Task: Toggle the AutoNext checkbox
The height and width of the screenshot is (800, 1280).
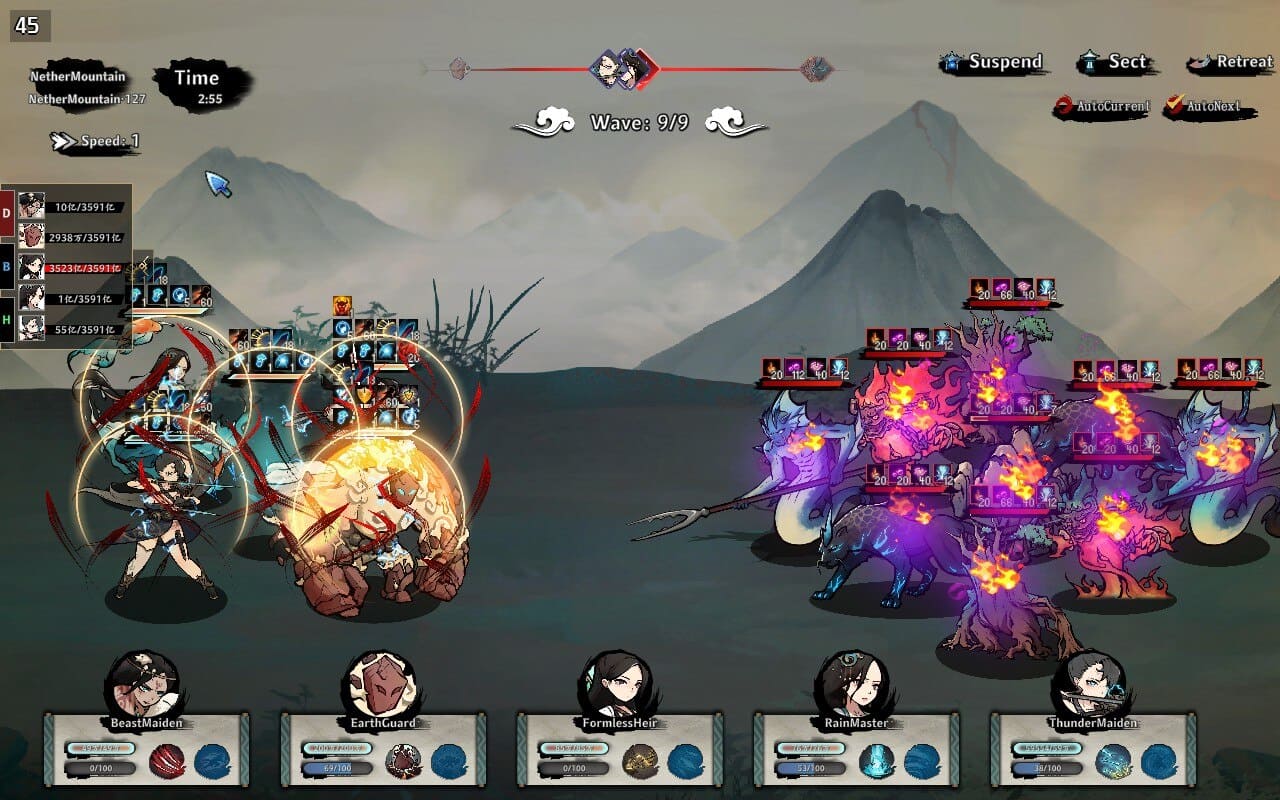Action: (x=1209, y=106)
